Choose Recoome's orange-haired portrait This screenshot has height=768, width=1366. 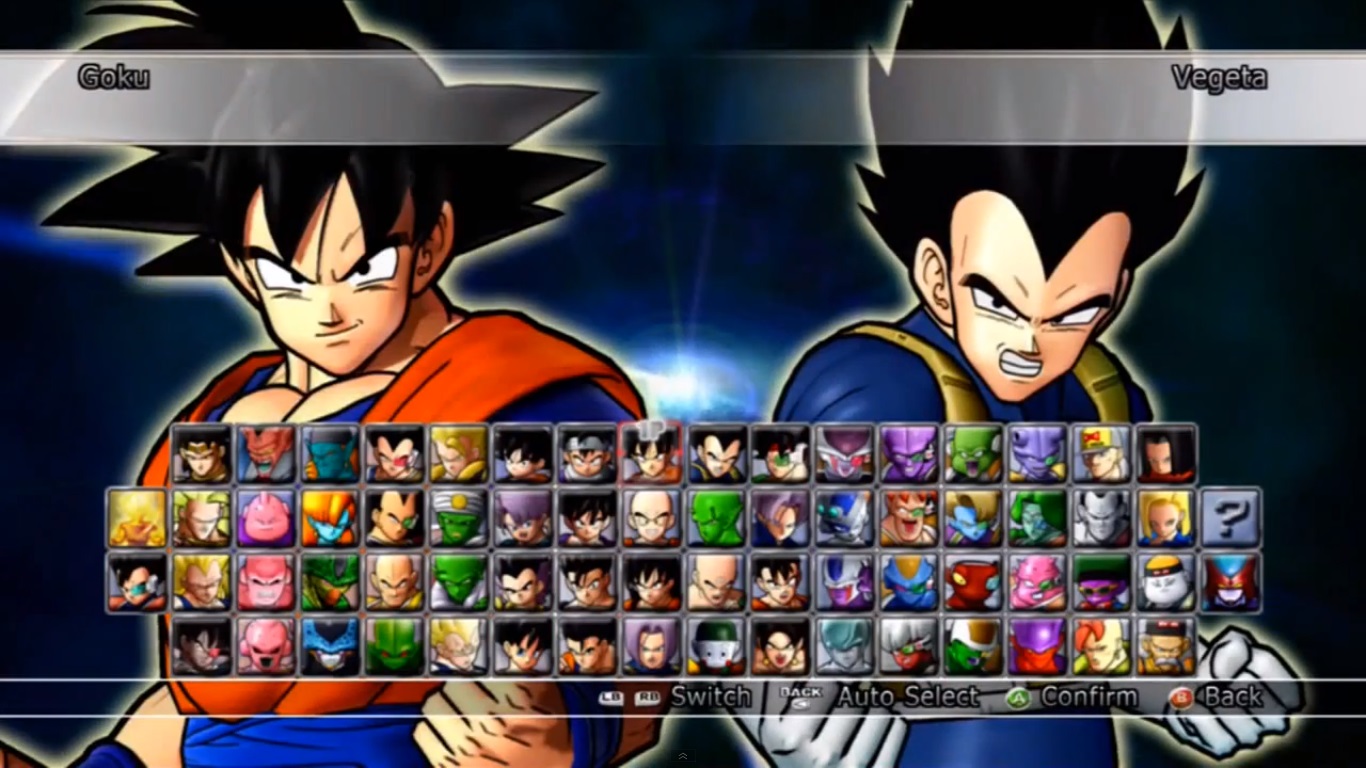tap(909, 518)
